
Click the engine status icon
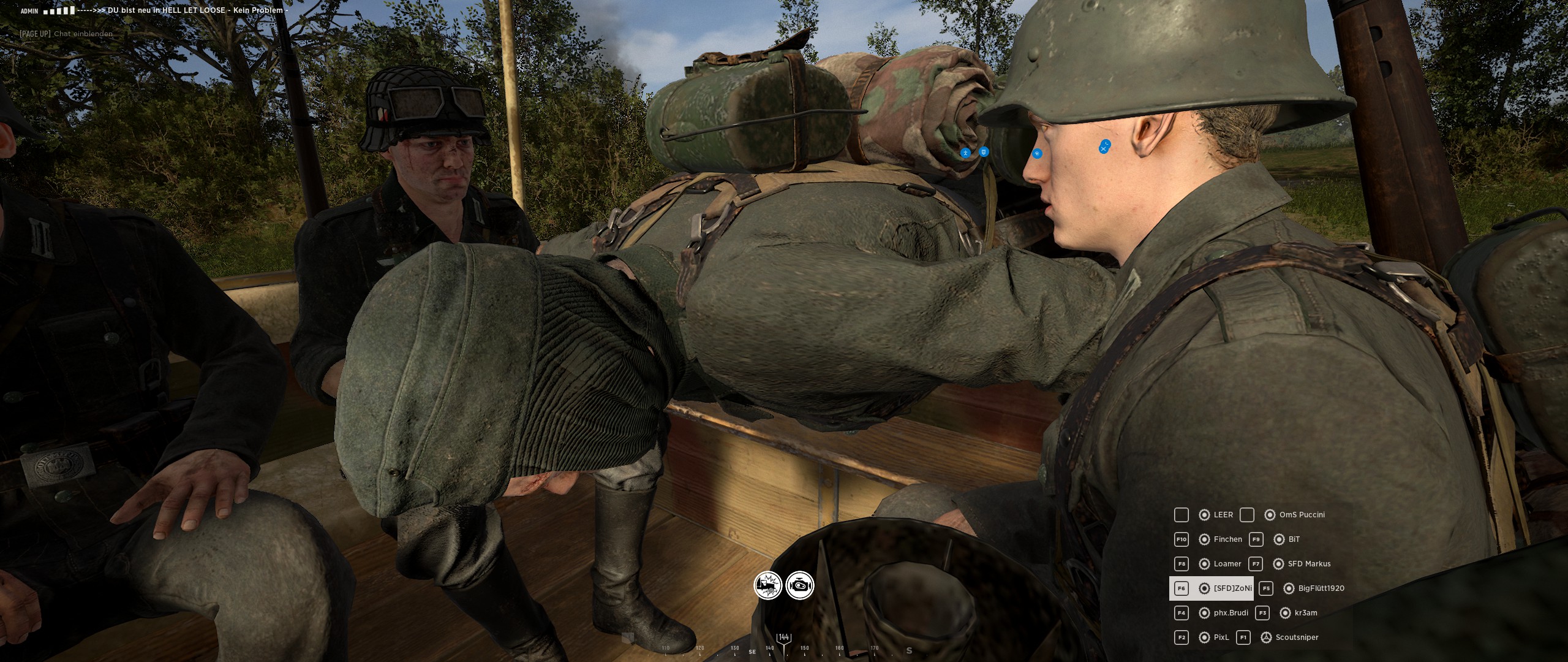point(800,586)
